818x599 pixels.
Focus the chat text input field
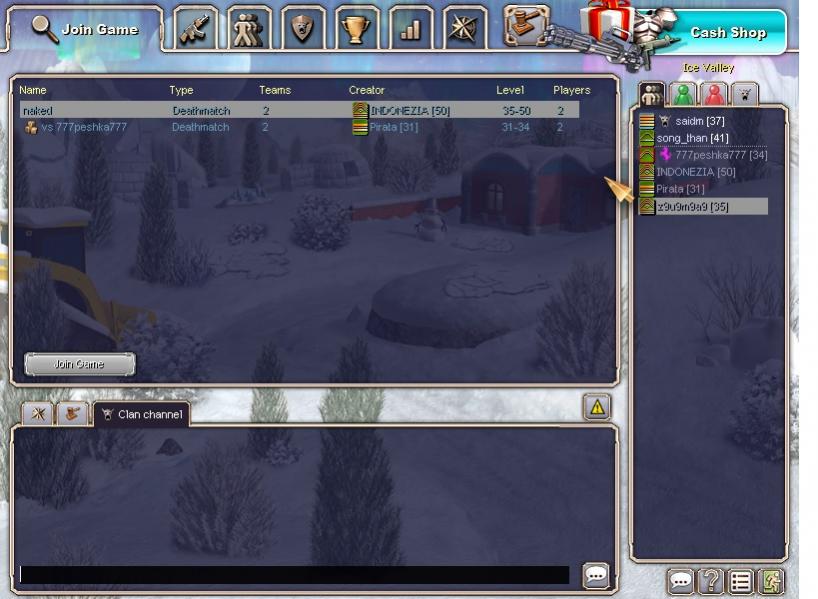coord(294,575)
